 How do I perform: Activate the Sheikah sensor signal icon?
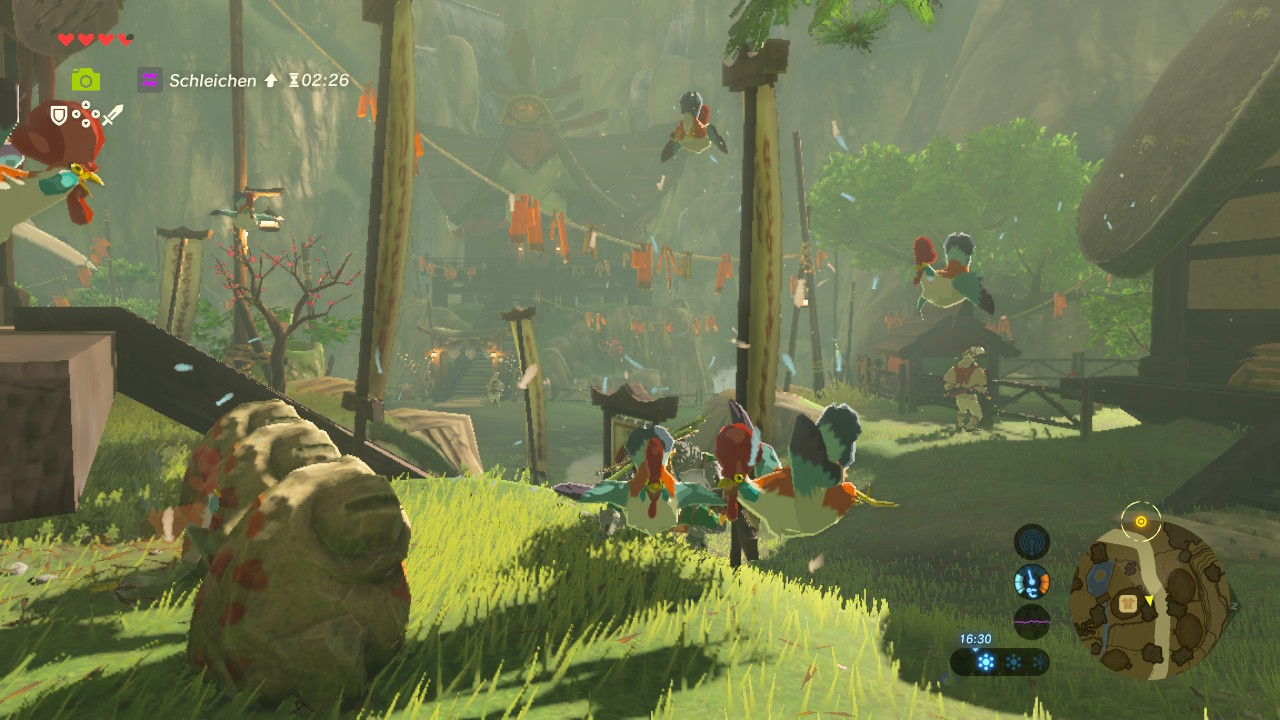(x=1031, y=542)
